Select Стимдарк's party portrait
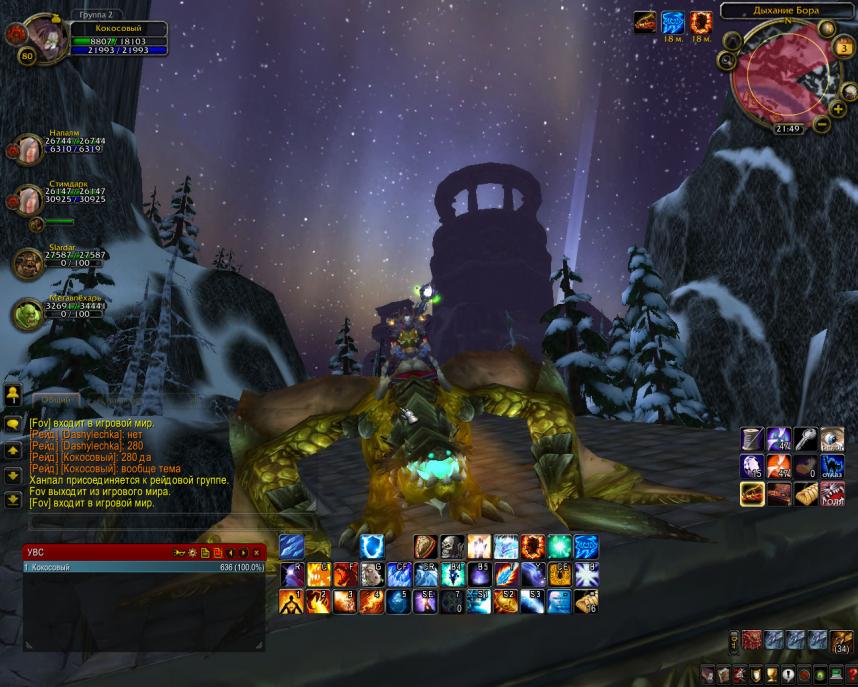The height and width of the screenshot is (687, 858). (x=27, y=199)
